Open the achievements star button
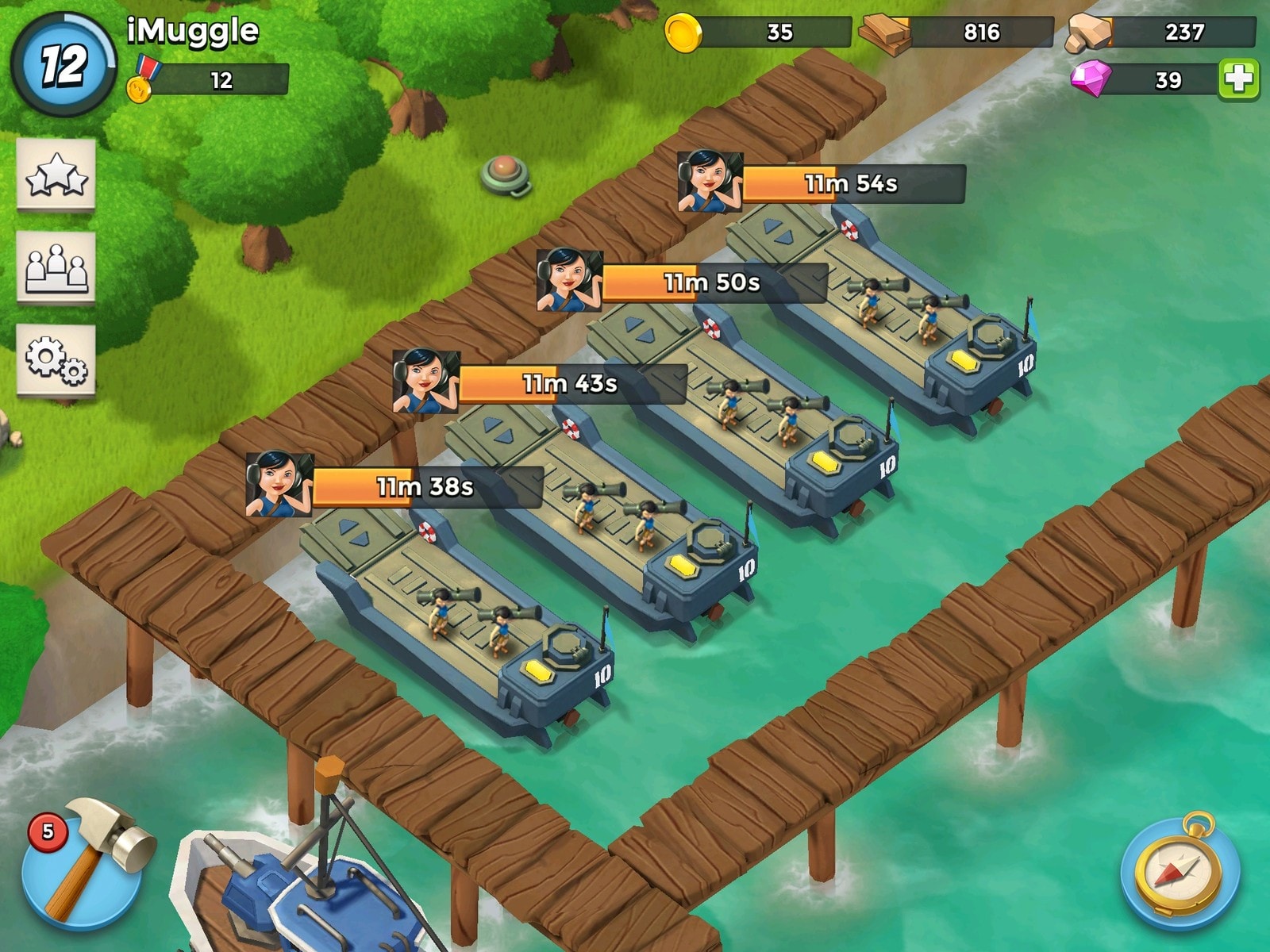The height and width of the screenshot is (952, 1270). [x=56, y=175]
